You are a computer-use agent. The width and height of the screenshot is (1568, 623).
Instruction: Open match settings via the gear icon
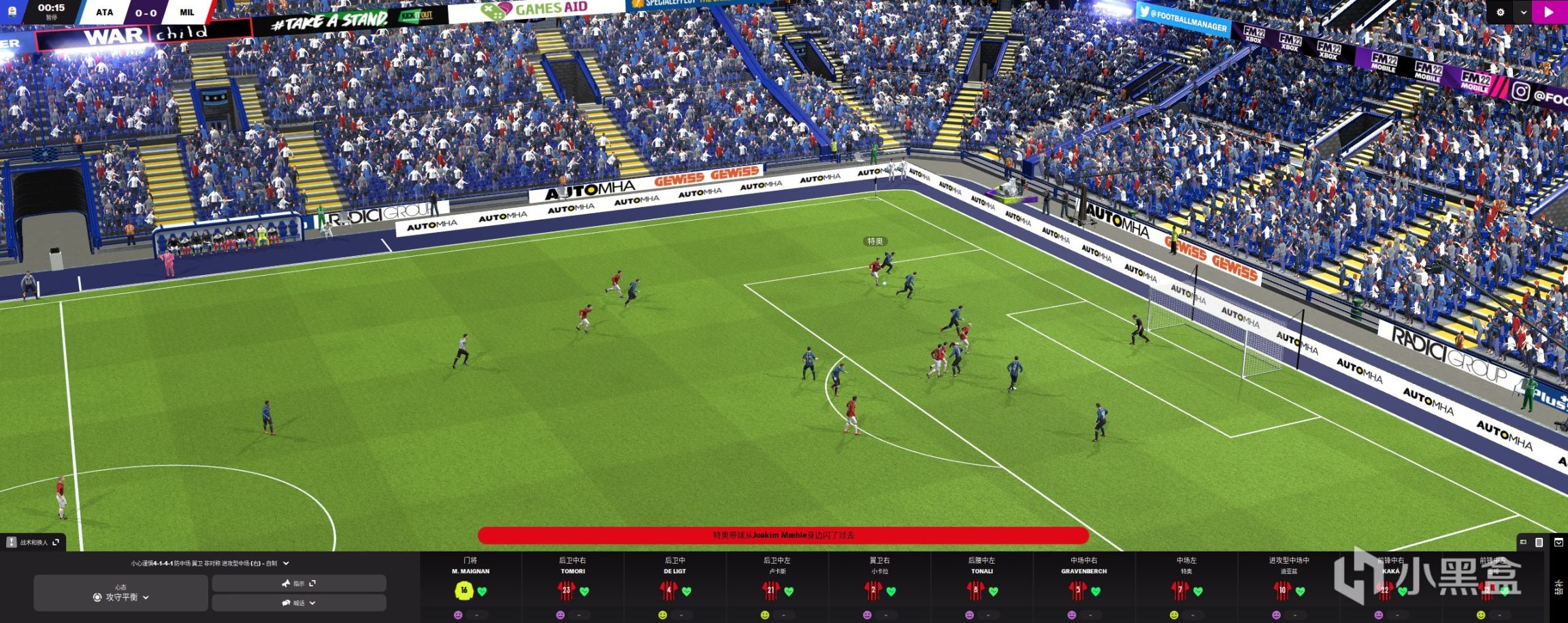(x=1501, y=12)
